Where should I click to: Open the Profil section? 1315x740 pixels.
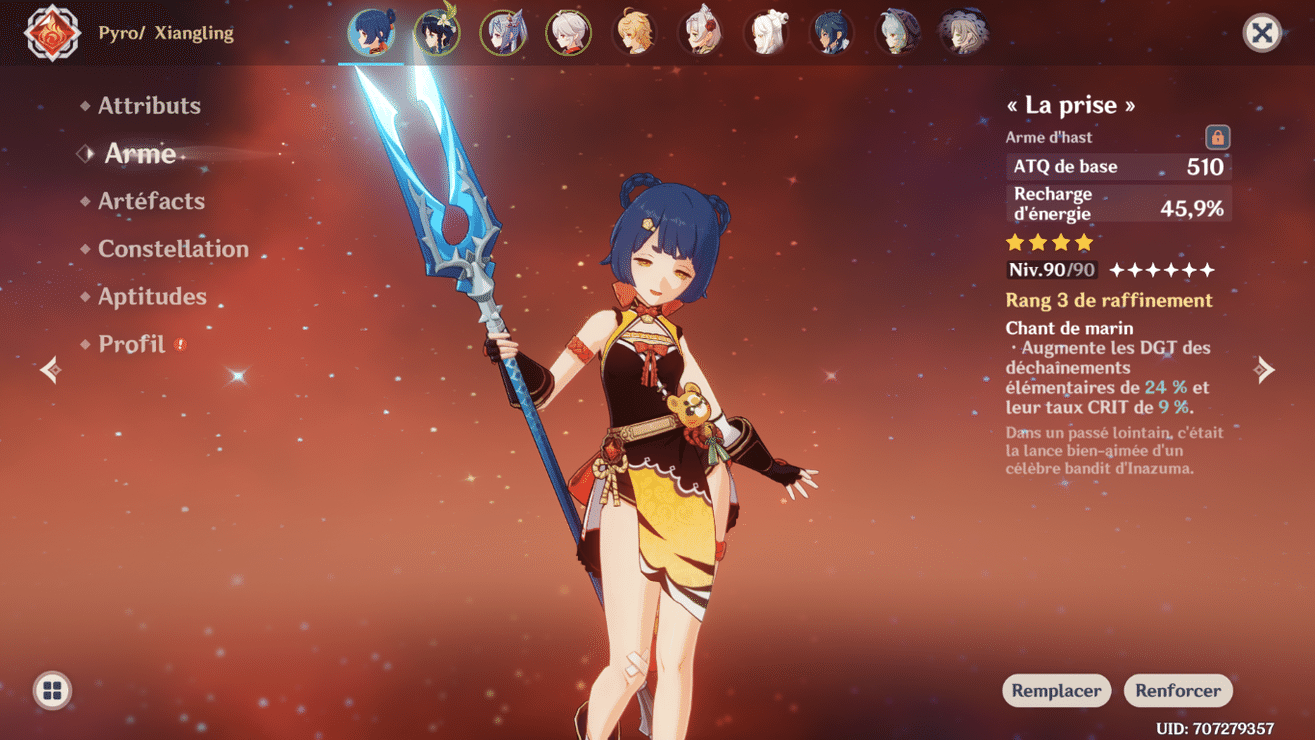[131, 343]
